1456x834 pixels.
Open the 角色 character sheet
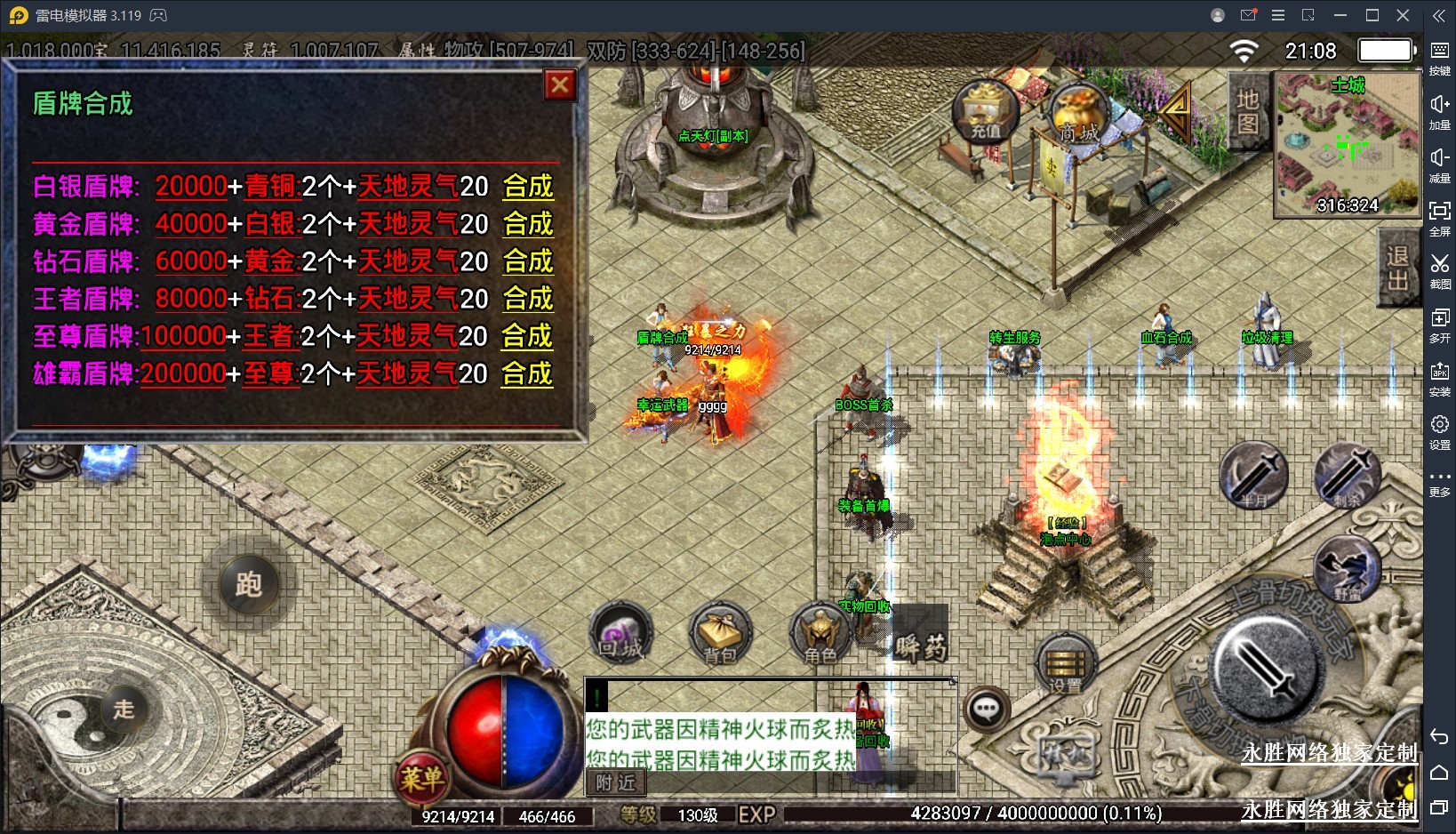point(820,634)
